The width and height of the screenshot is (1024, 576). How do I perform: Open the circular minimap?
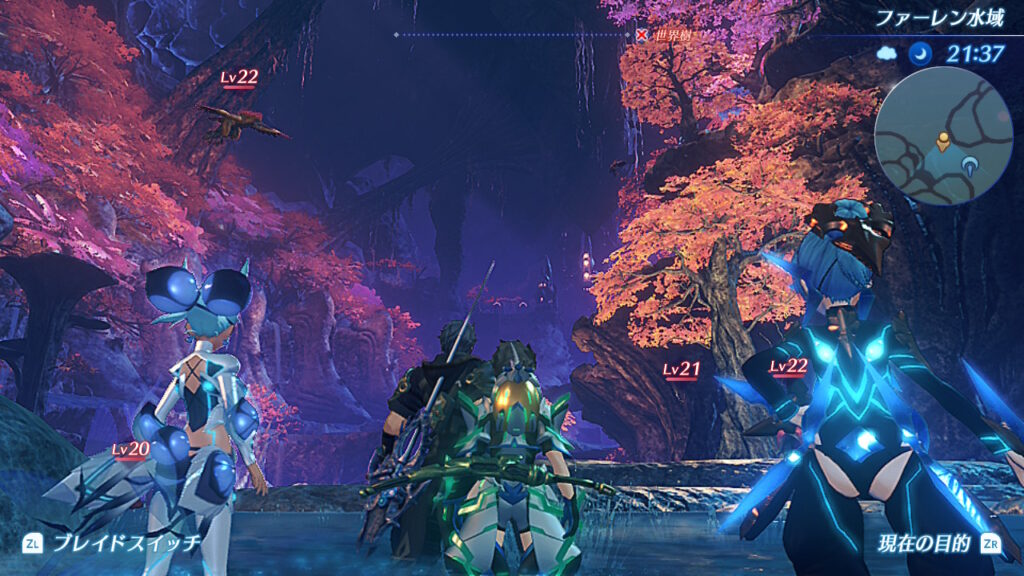(943, 135)
